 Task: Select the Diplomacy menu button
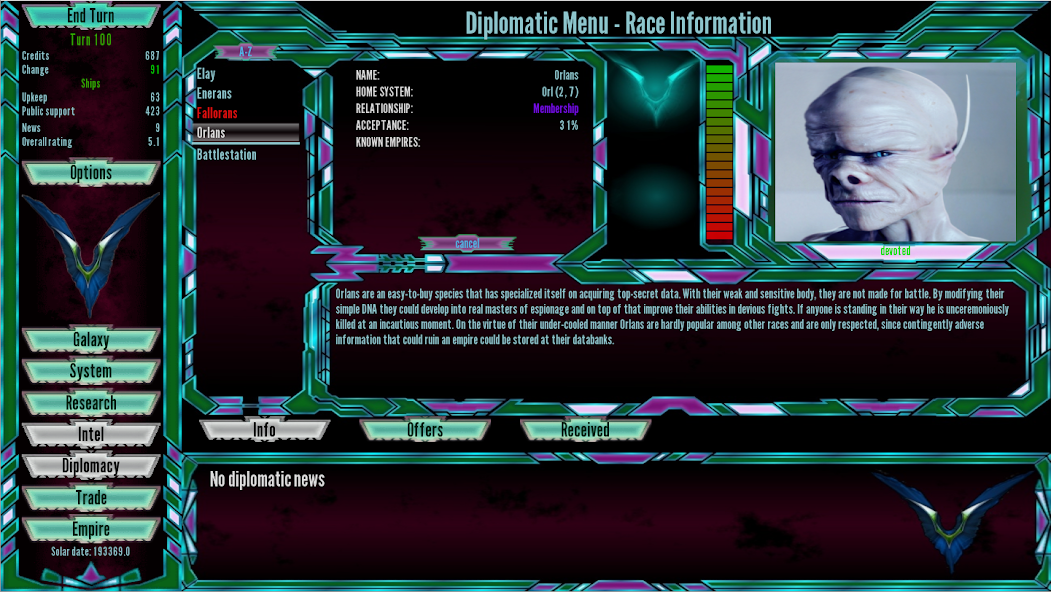click(x=90, y=466)
